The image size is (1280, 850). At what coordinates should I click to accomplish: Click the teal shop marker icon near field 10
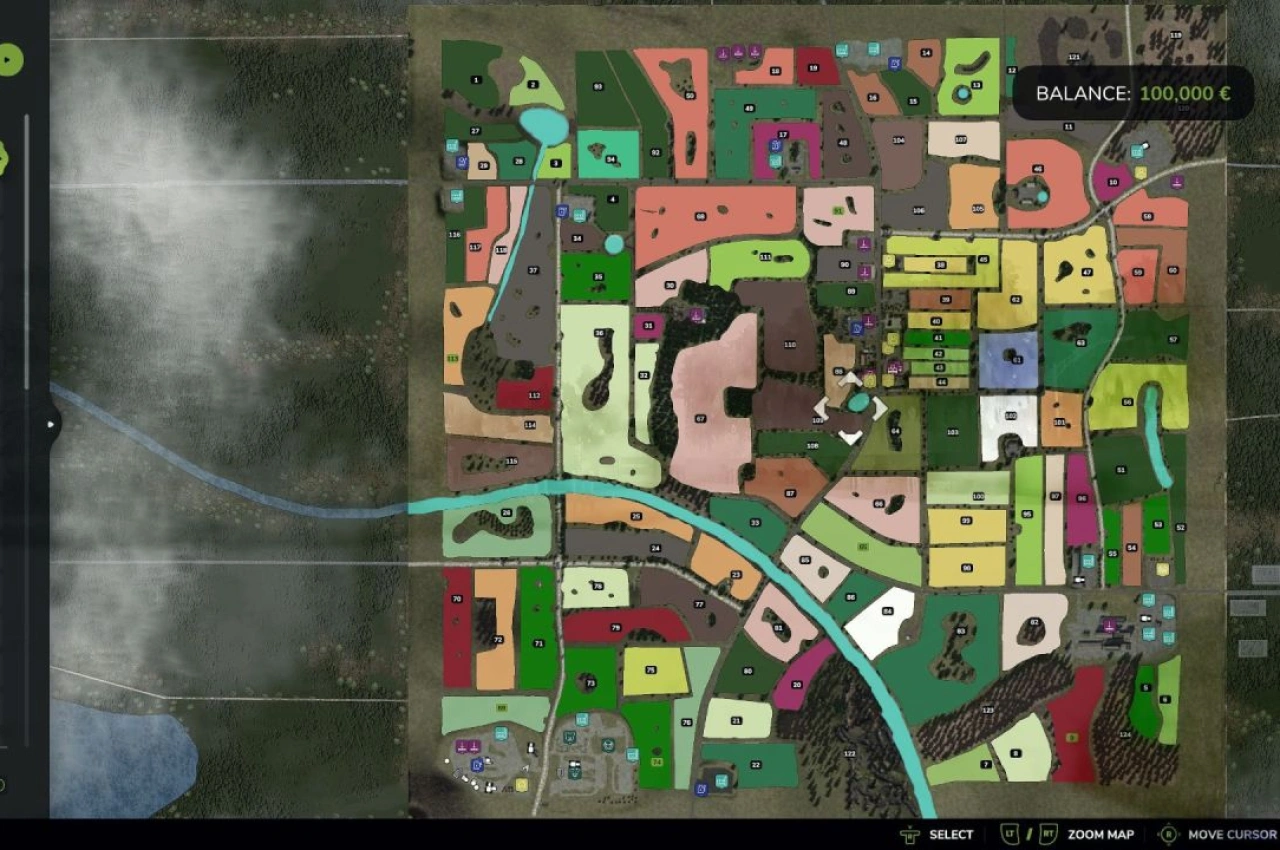coord(1137,152)
